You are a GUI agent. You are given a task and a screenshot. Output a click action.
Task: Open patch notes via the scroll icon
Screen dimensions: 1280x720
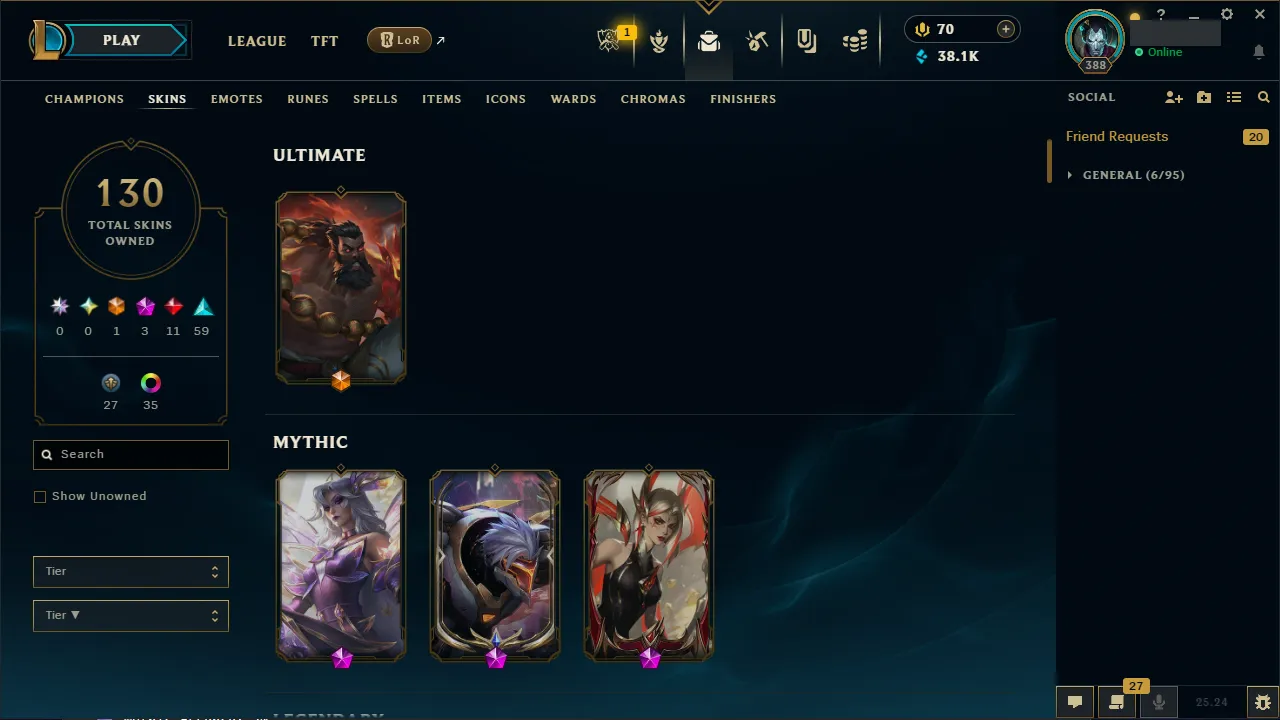[x=1116, y=701]
